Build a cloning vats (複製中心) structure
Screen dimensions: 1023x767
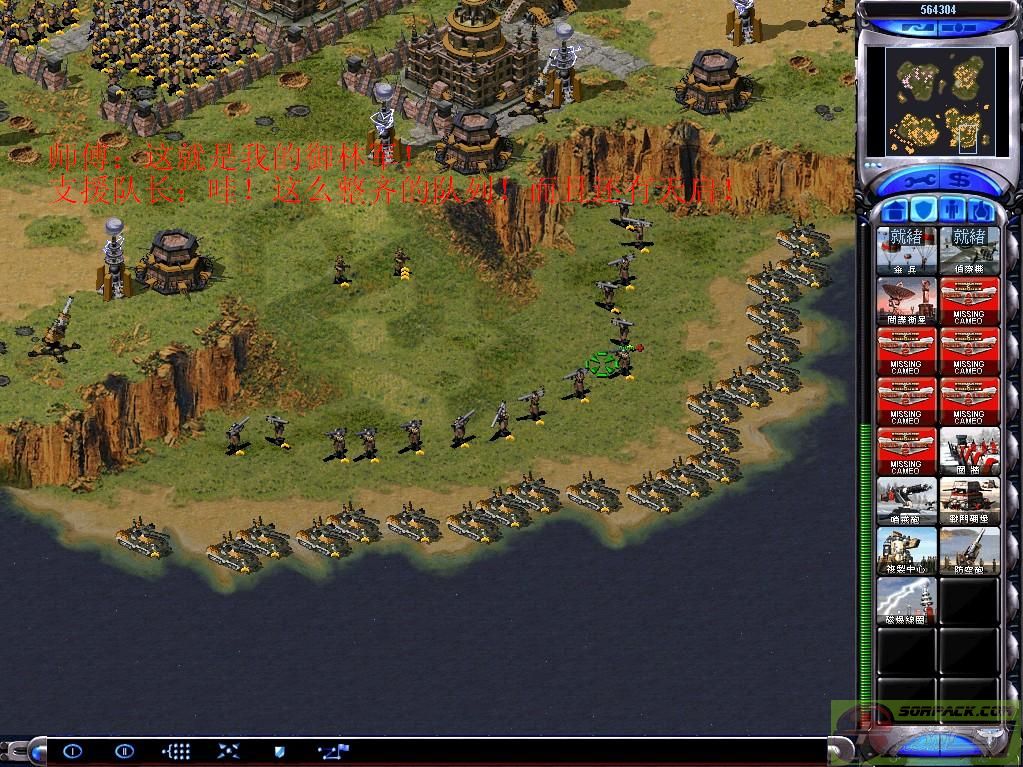(x=907, y=551)
